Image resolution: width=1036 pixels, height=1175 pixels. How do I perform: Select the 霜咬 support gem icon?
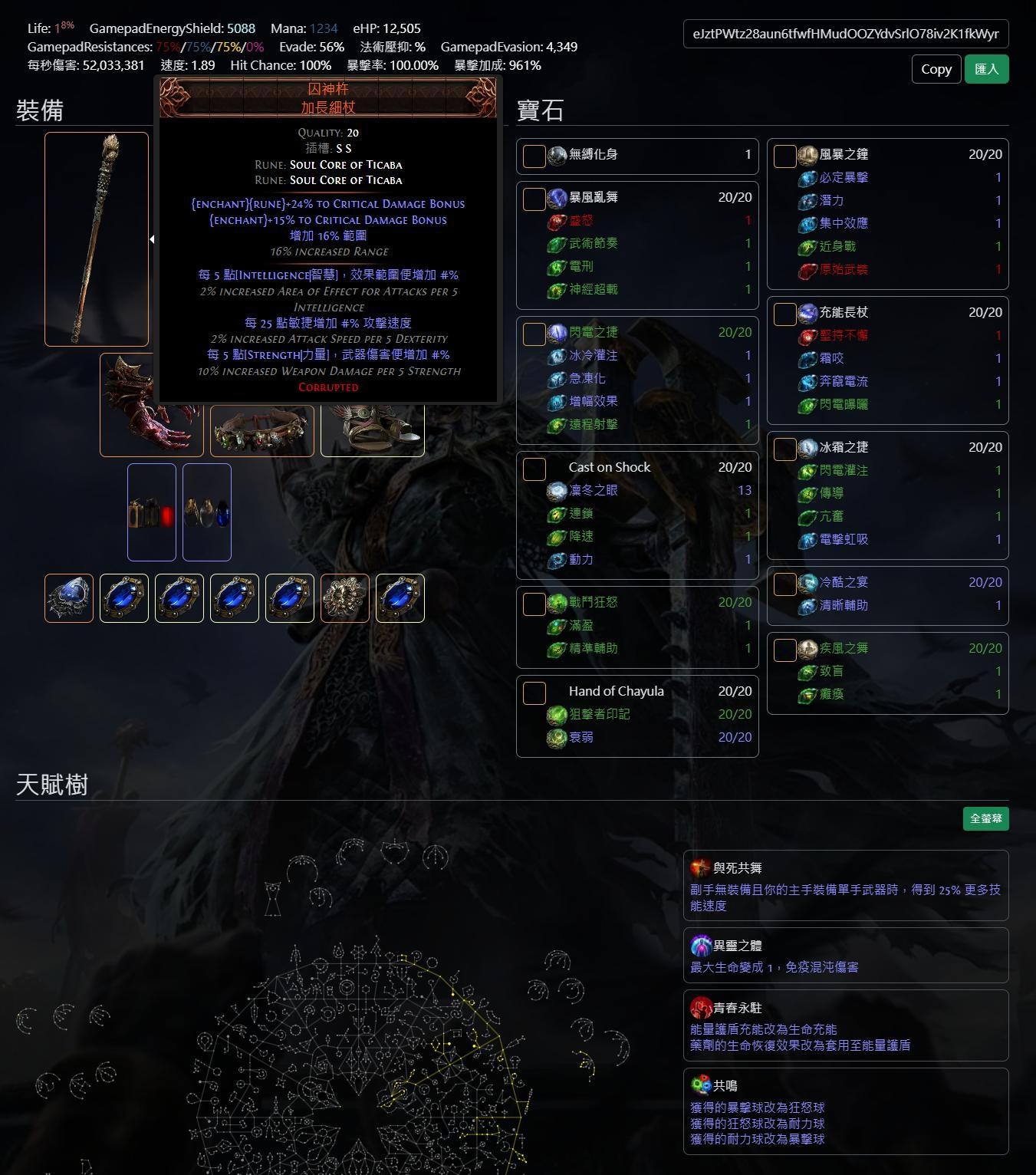point(807,357)
